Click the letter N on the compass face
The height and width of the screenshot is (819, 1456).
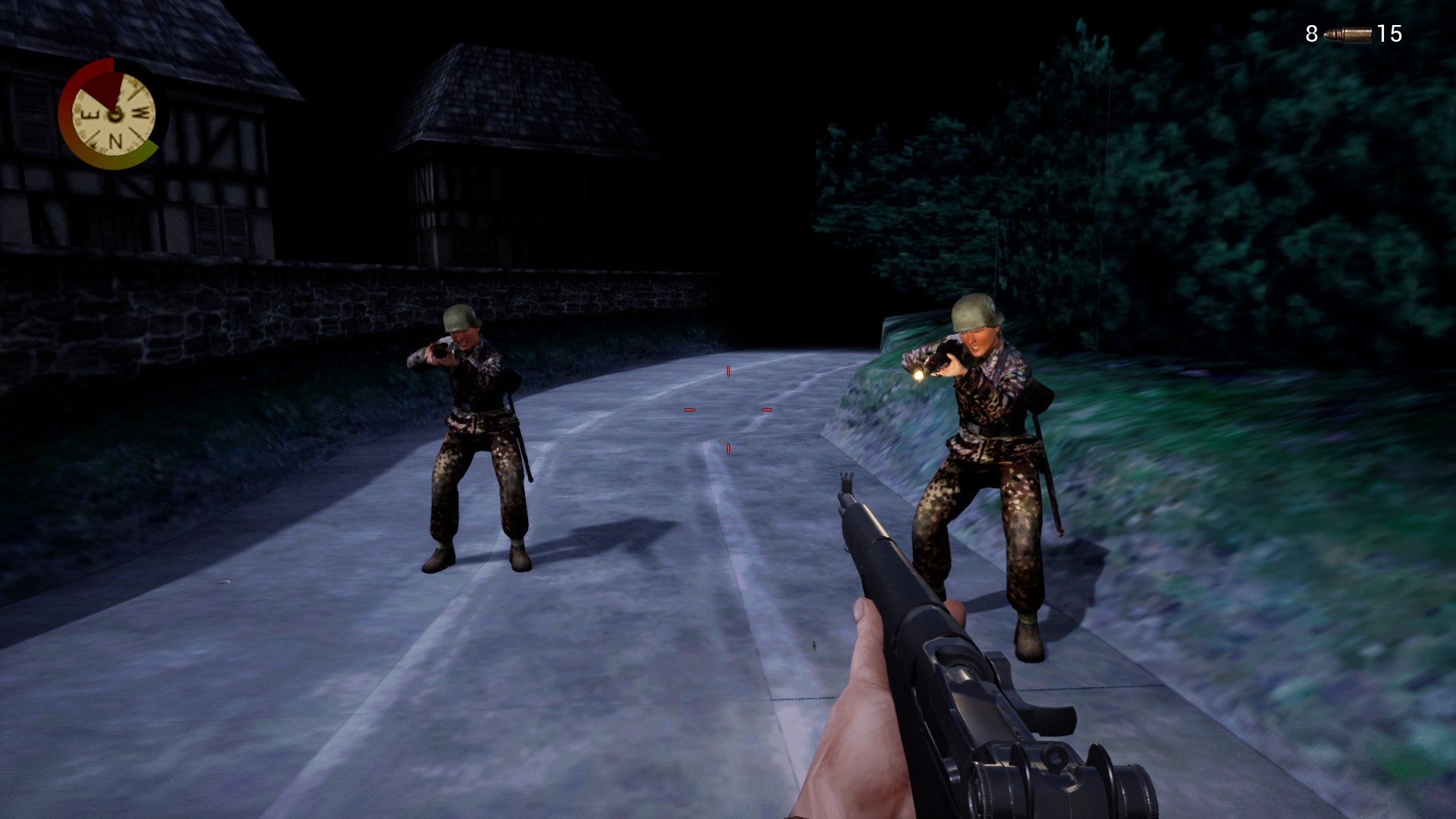pos(116,140)
